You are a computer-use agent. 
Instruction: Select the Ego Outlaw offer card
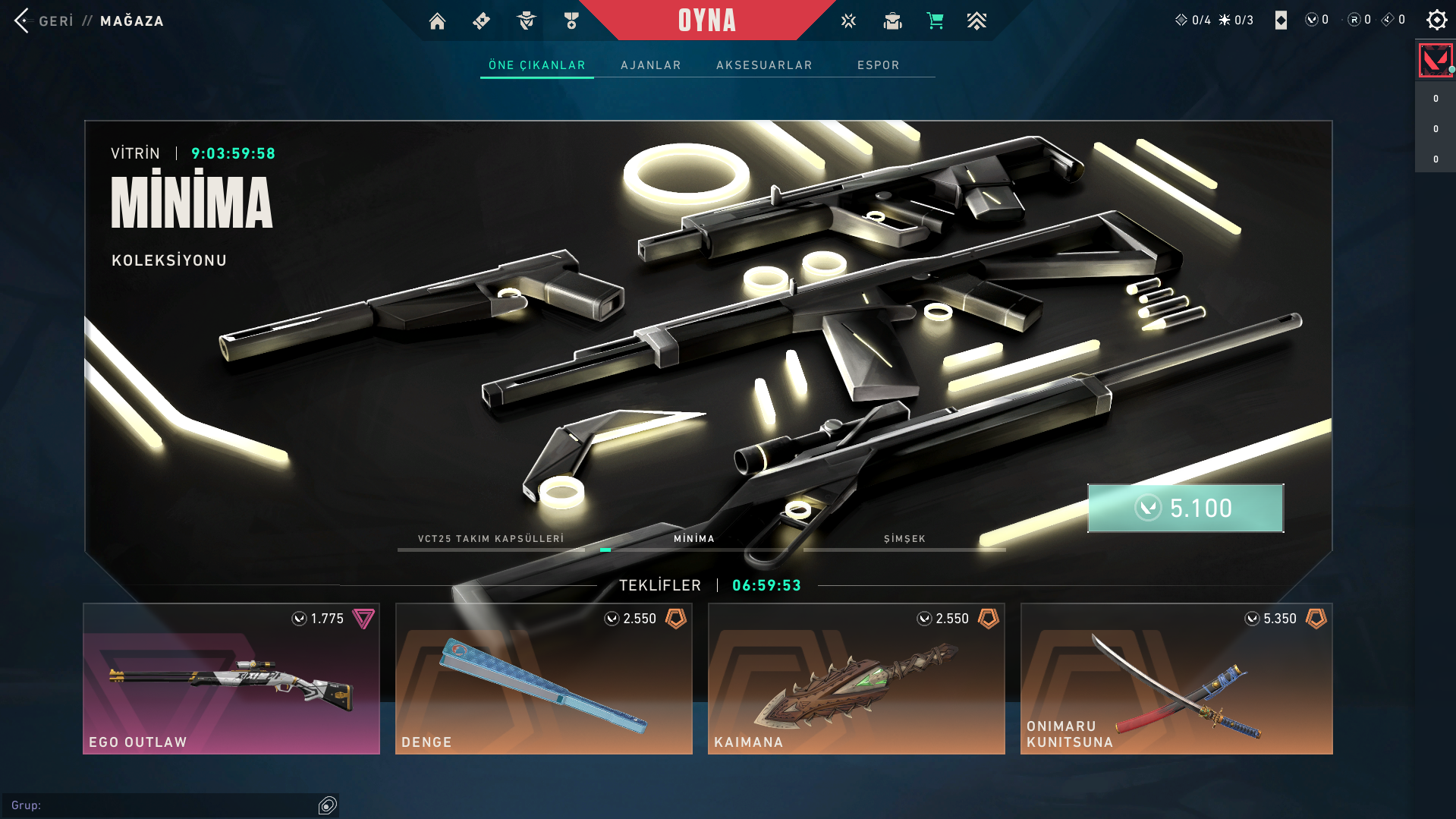(231, 678)
